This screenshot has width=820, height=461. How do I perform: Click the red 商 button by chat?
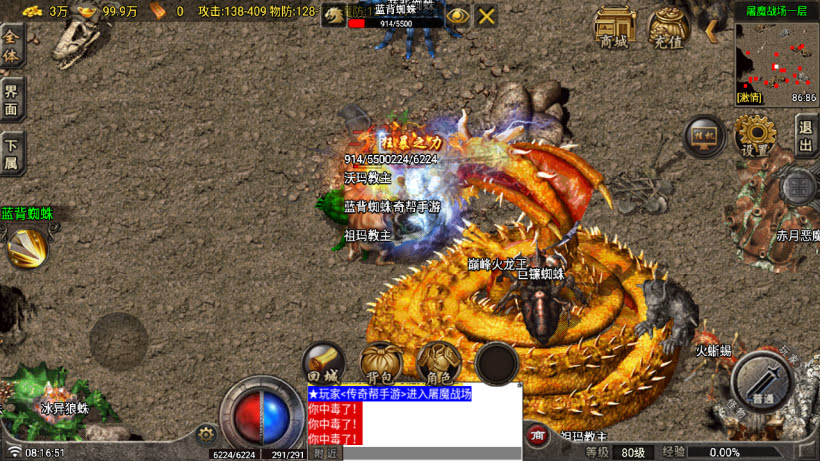[538, 435]
